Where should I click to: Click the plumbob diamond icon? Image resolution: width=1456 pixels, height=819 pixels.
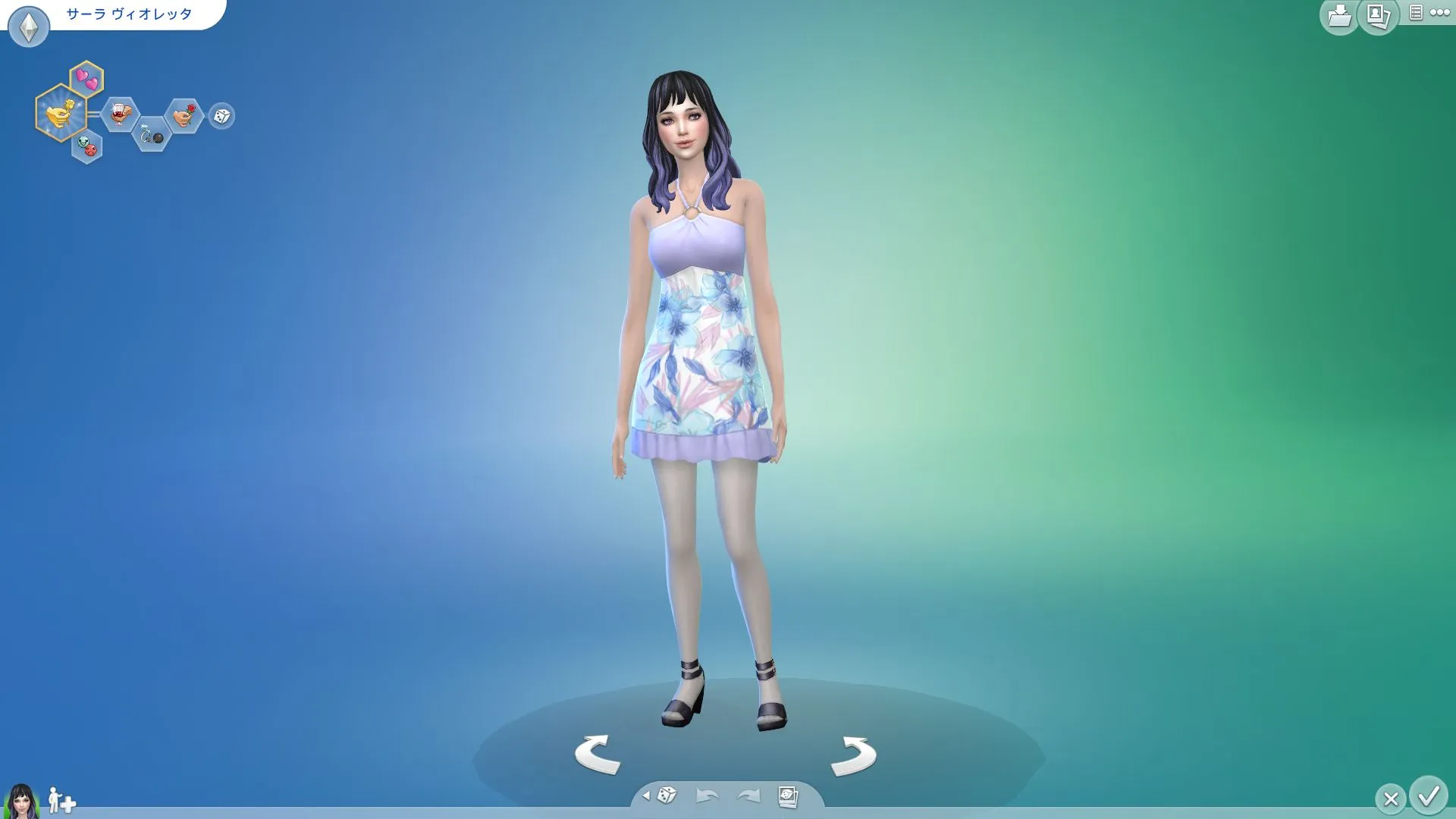coord(29,27)
